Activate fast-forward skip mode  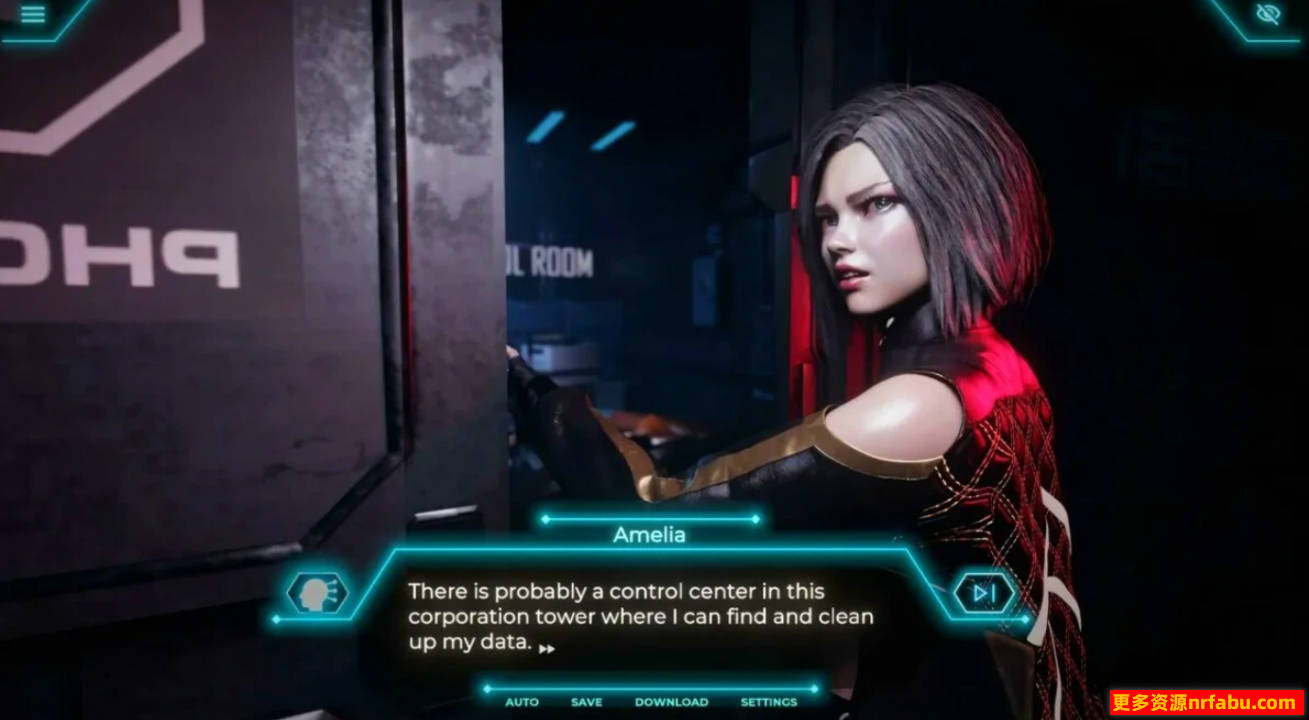985,591
